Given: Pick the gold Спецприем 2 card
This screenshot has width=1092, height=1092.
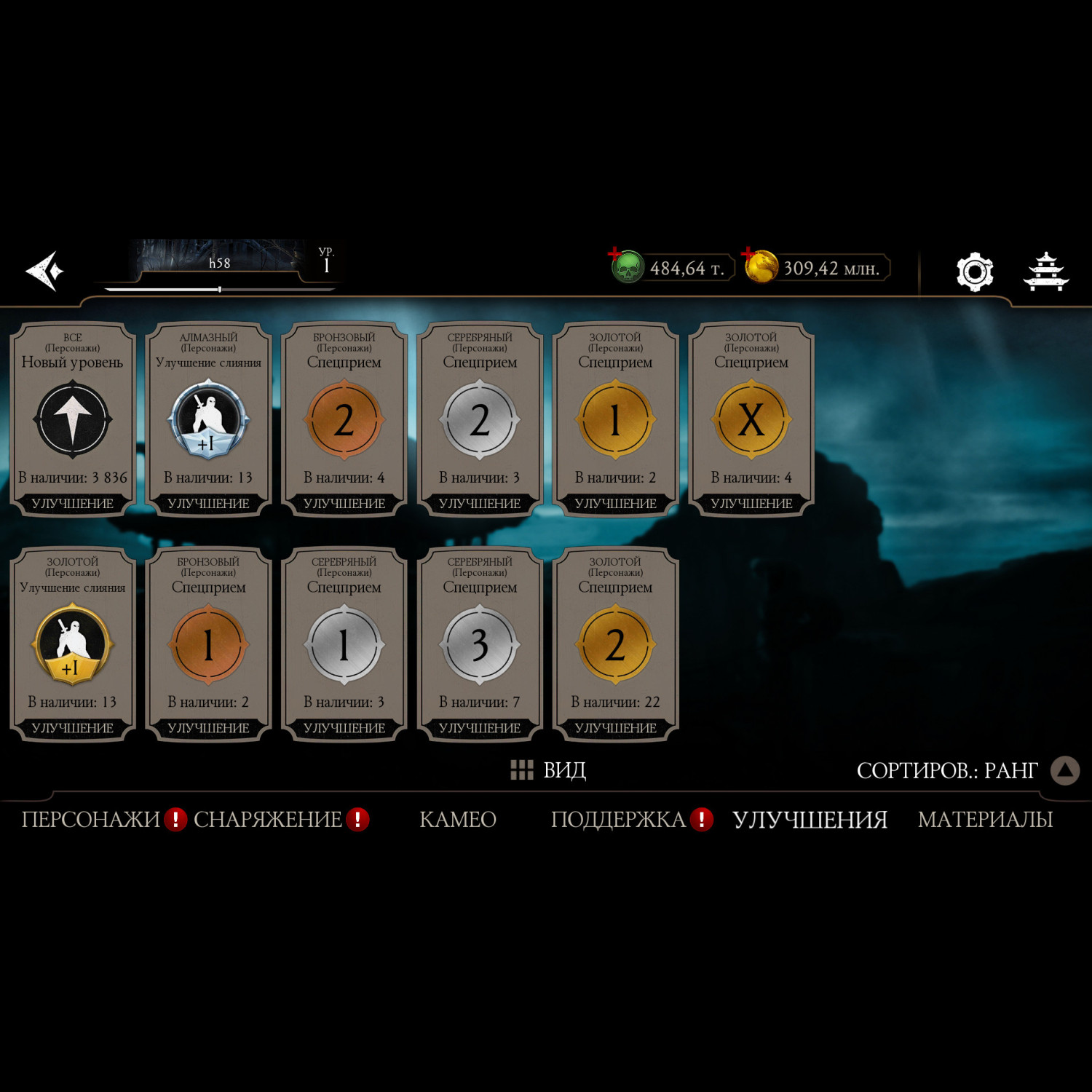Looking at the screenshot, I should click(x=615, y=644).
